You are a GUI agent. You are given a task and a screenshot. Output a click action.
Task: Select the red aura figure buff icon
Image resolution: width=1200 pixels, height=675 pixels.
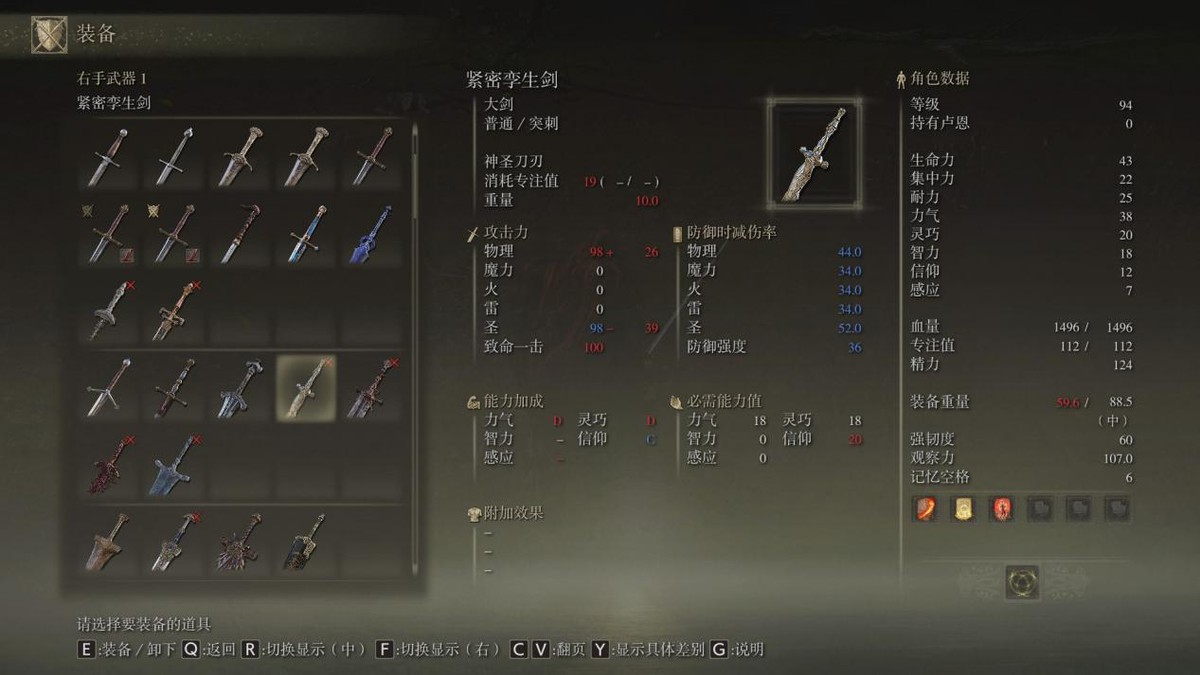(x=1001, y=509)
